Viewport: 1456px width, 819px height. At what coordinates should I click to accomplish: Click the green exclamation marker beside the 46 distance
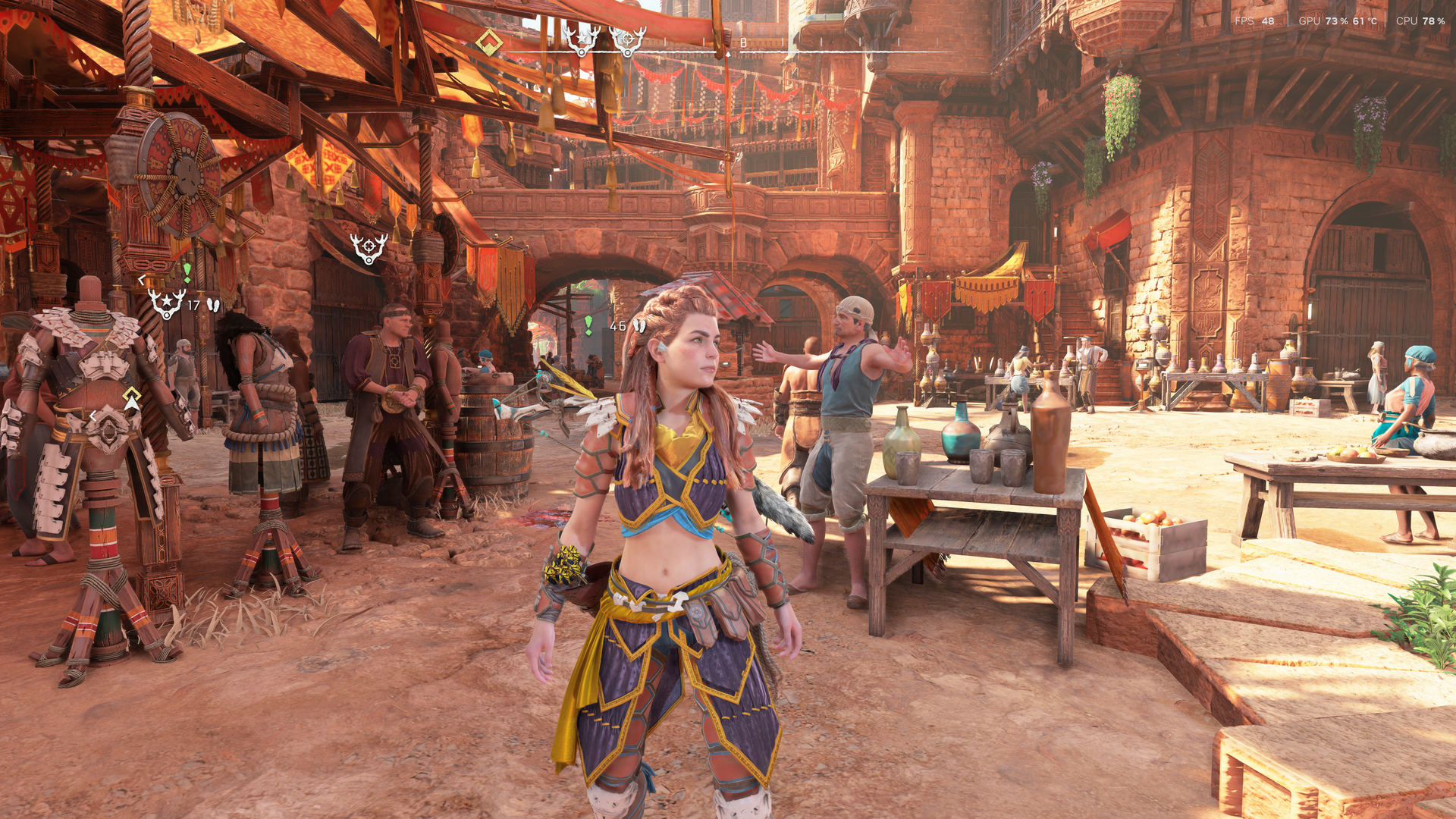coord(588,325)
